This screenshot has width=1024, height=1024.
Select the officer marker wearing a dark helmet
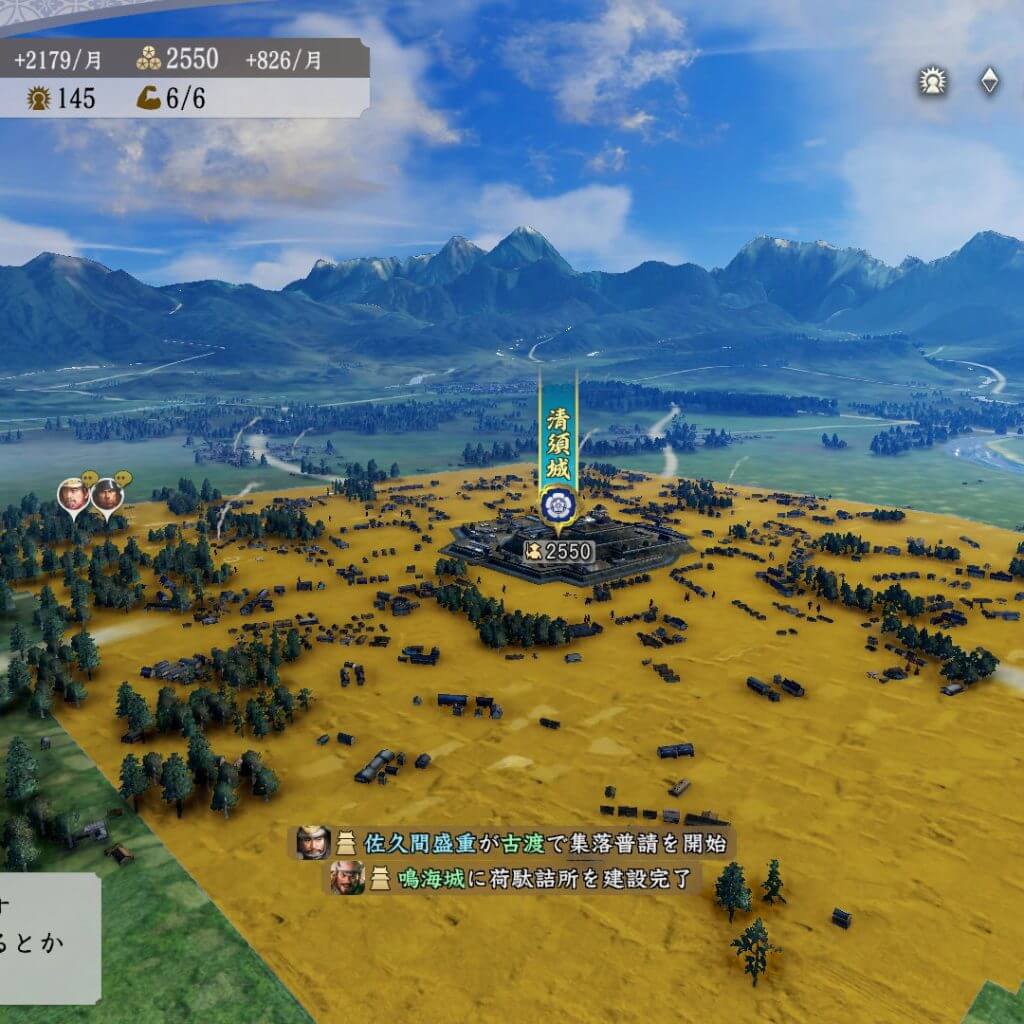[x=106, y=495]
